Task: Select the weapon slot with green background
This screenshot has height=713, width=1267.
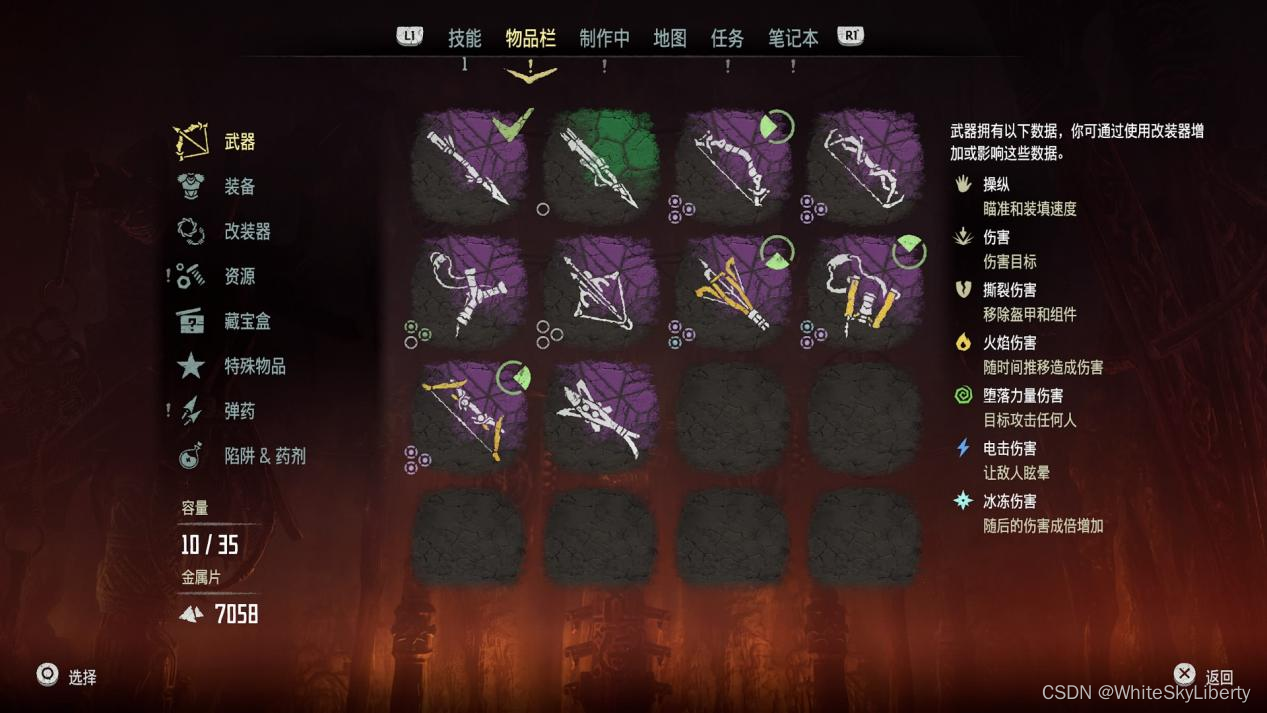Action: pyautogui.click(x=601, y=165)
